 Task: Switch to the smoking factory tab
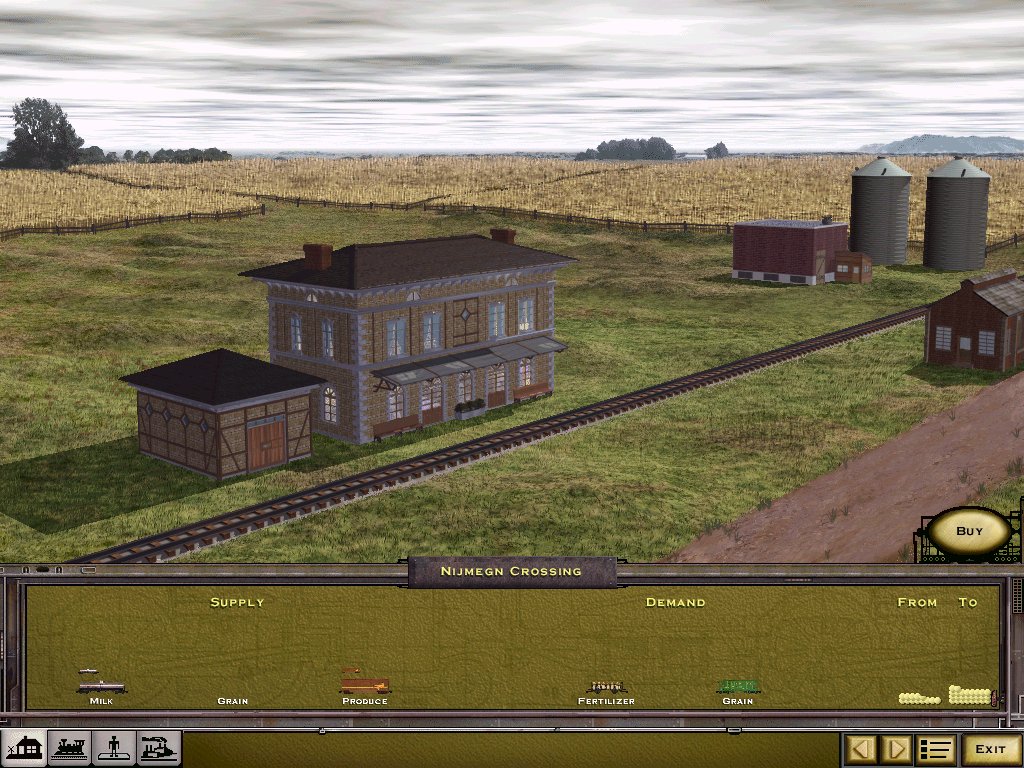coord(159,748)
